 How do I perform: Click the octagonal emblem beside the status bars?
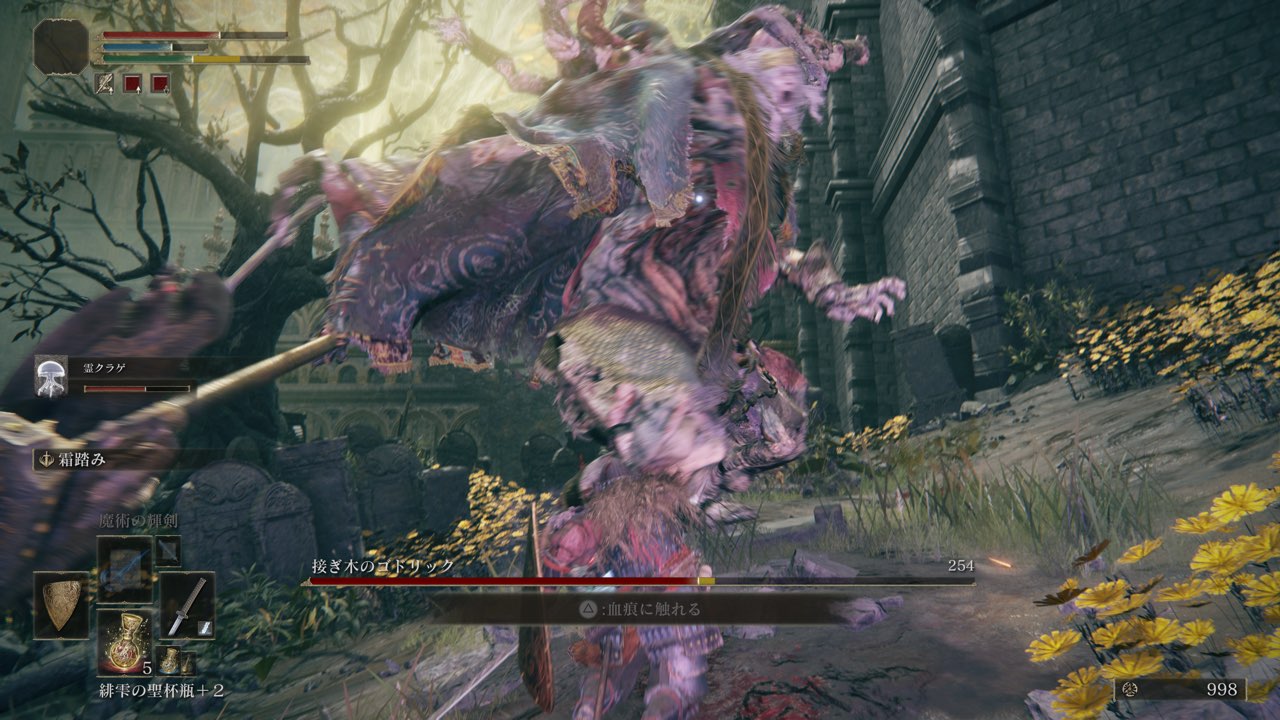click(x=61, y=45)
